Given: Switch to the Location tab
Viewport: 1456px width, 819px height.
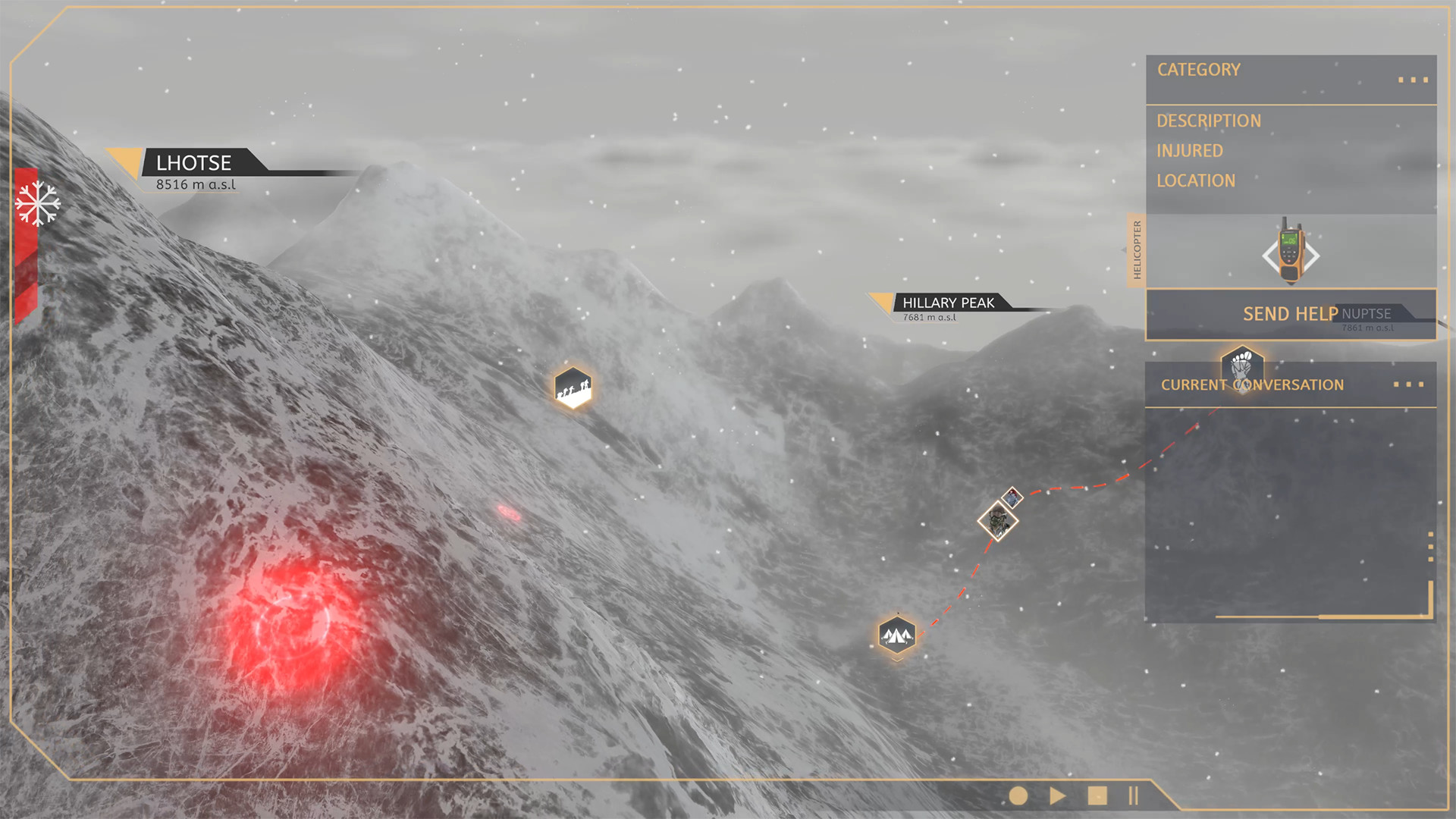Looking at the screenshot, I should tap(1196, 180).
